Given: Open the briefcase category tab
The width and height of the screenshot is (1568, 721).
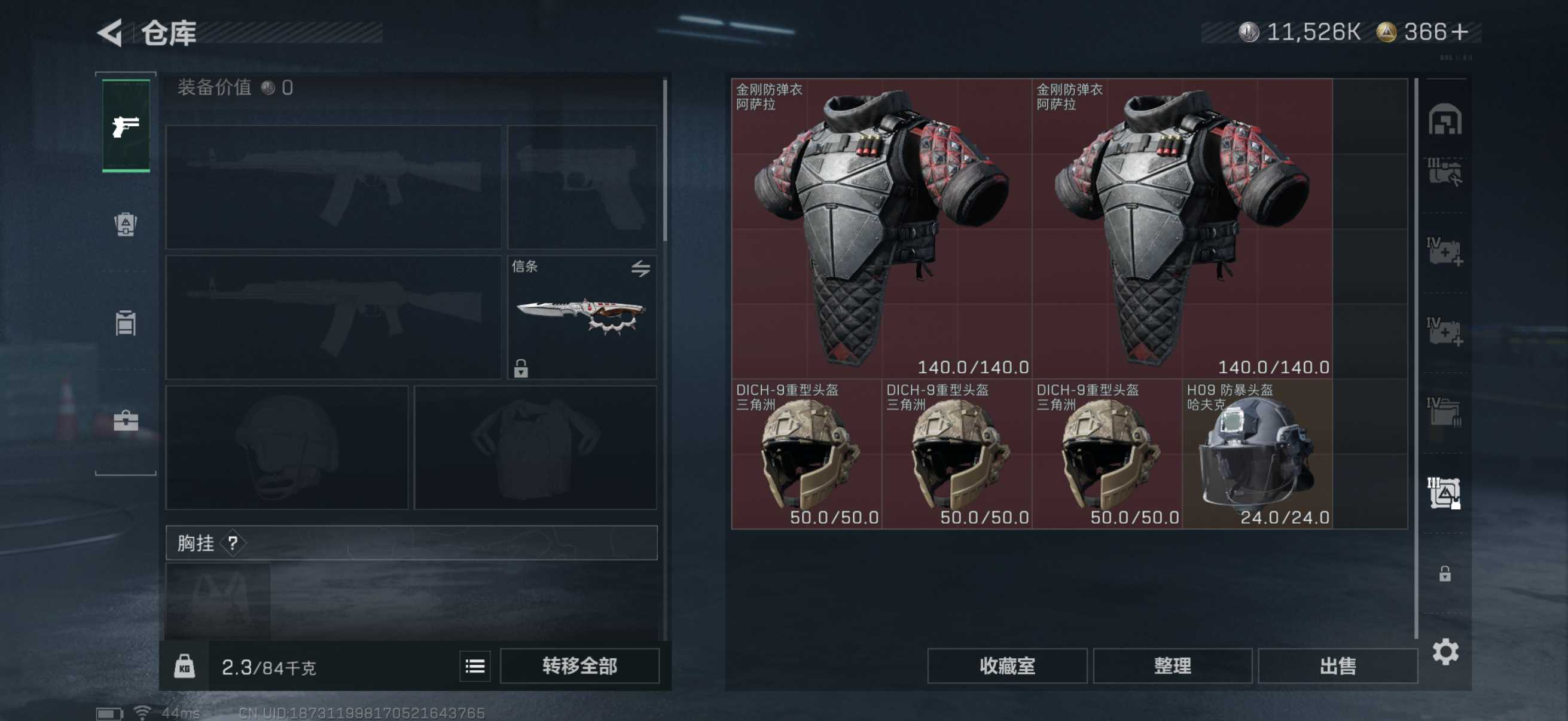Looking at the screenshot, I should (x=126, y=420).
